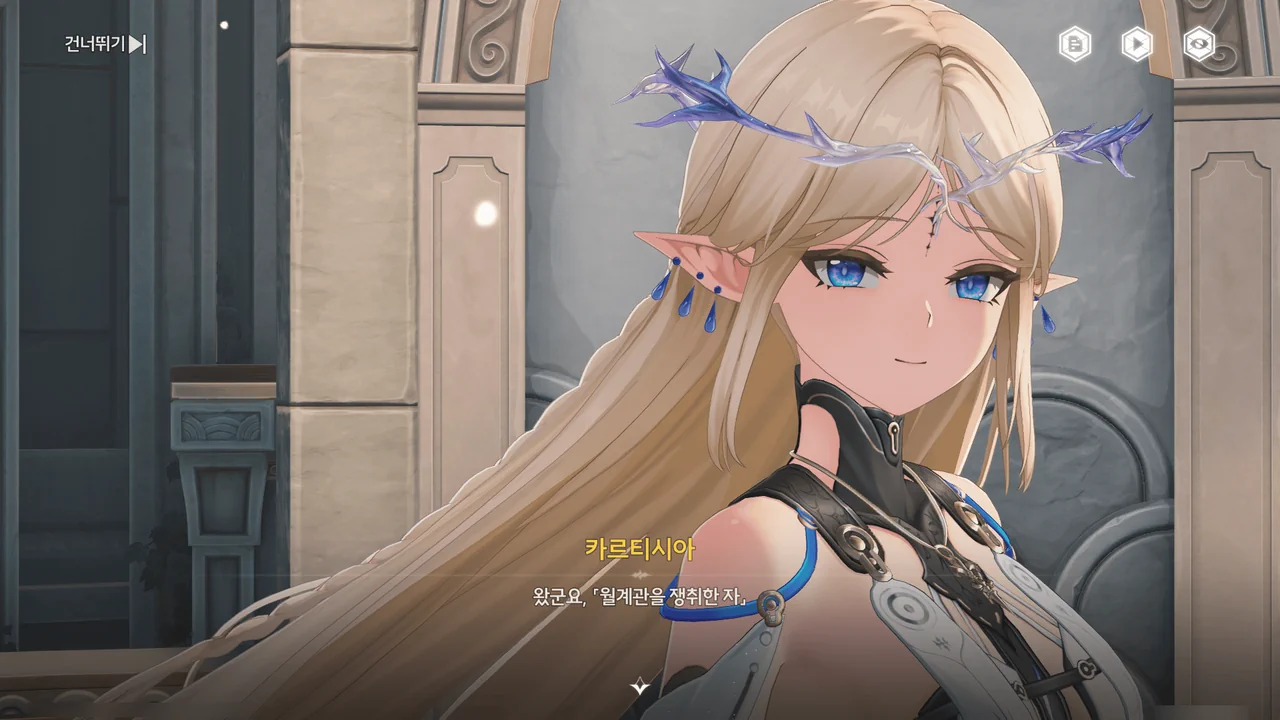
Task: Advance dialogue with the bottom arrow indicator
Action: click(x=640, y=686)
